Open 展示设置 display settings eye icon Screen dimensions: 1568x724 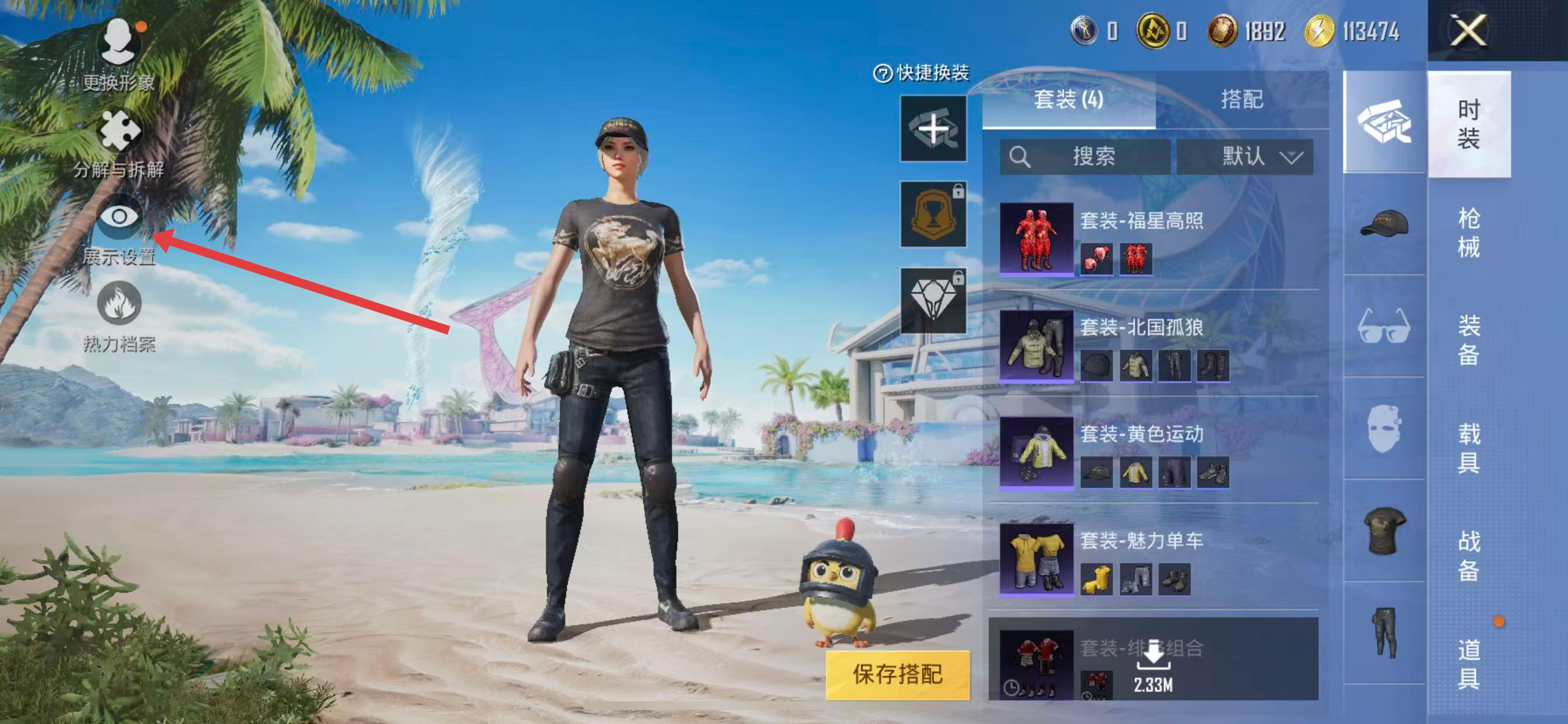point(120,217)
